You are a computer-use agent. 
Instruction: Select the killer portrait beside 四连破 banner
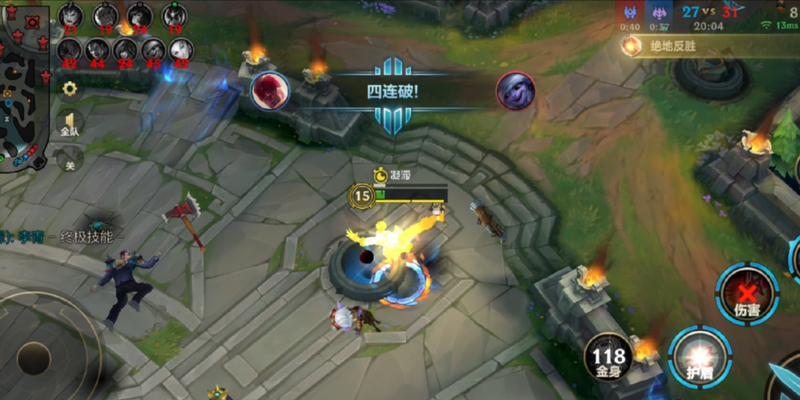[269, 90]
